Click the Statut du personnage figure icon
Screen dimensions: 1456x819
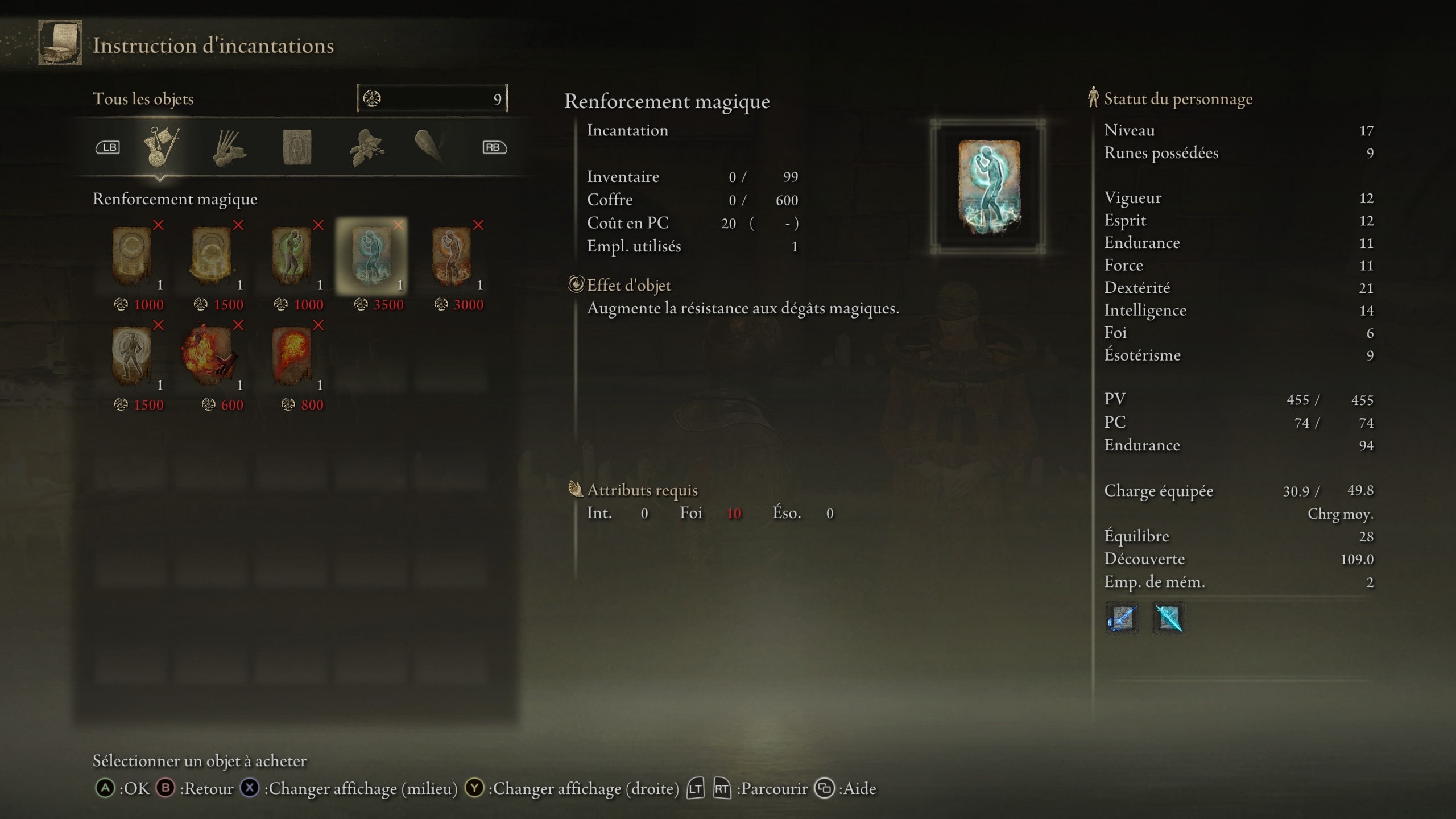[1093, 98]
